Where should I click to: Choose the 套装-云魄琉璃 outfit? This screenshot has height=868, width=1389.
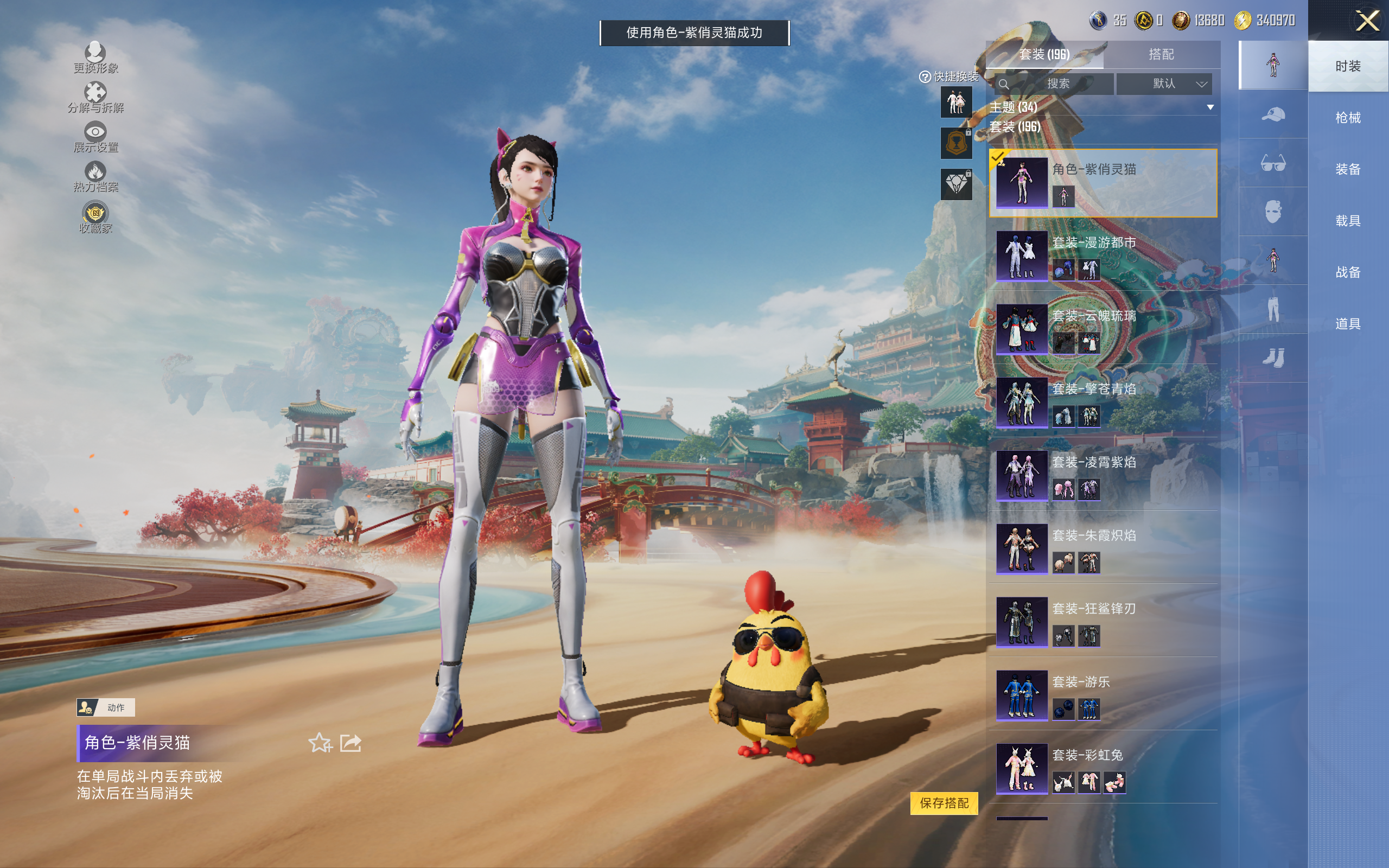click(x=1102, y=329)
